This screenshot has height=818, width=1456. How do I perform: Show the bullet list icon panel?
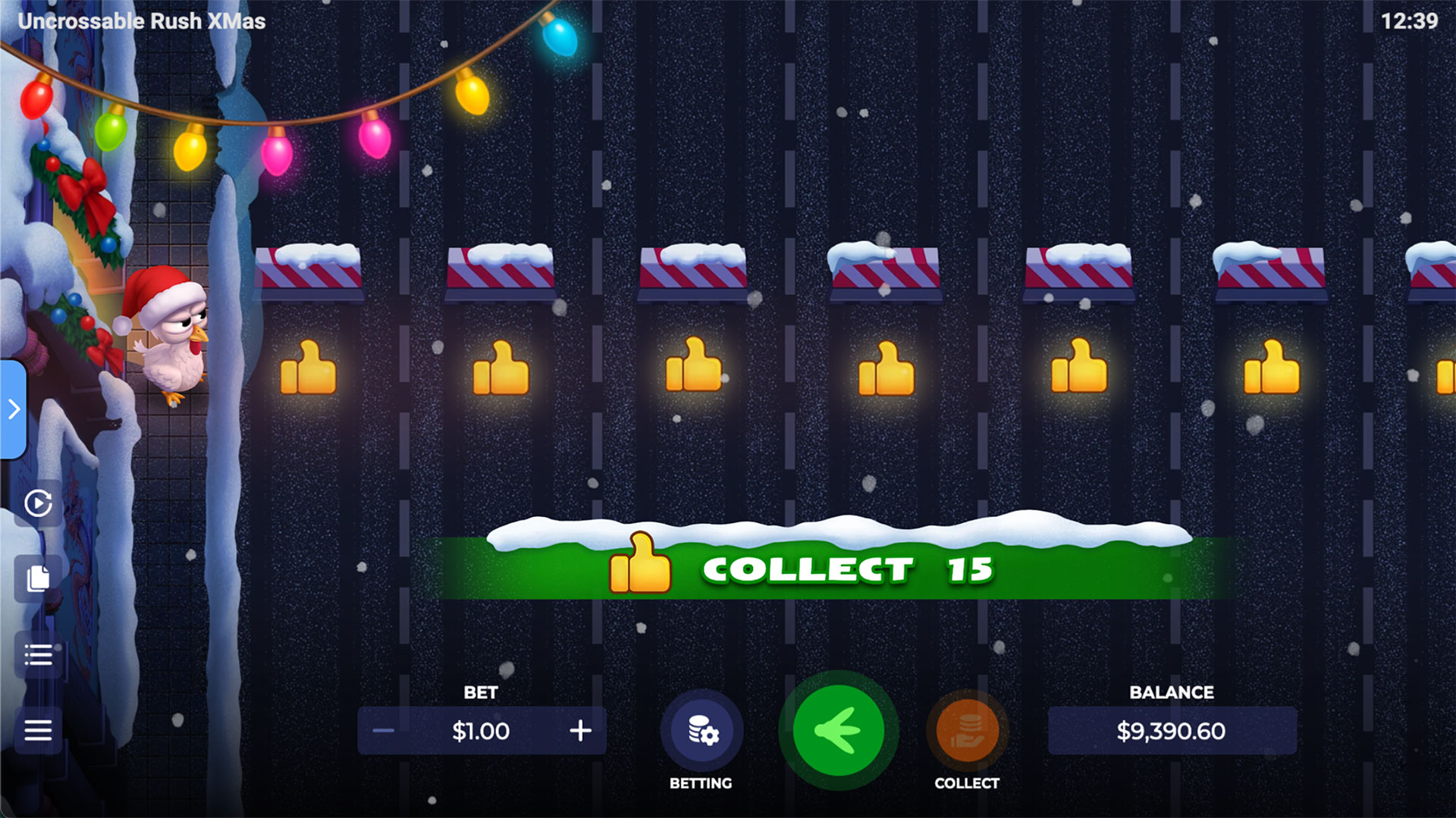click(38, 654)
